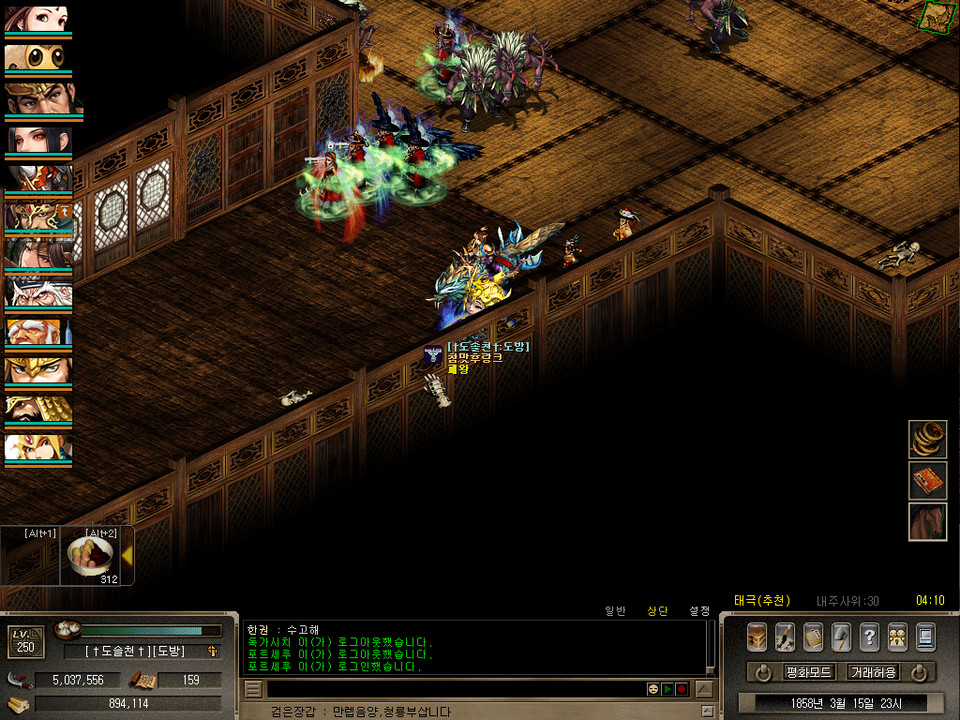This screenshot has height=720, width=960.
Task: Toggle the 거래허용 trade allow button
Action: (873, 672)
